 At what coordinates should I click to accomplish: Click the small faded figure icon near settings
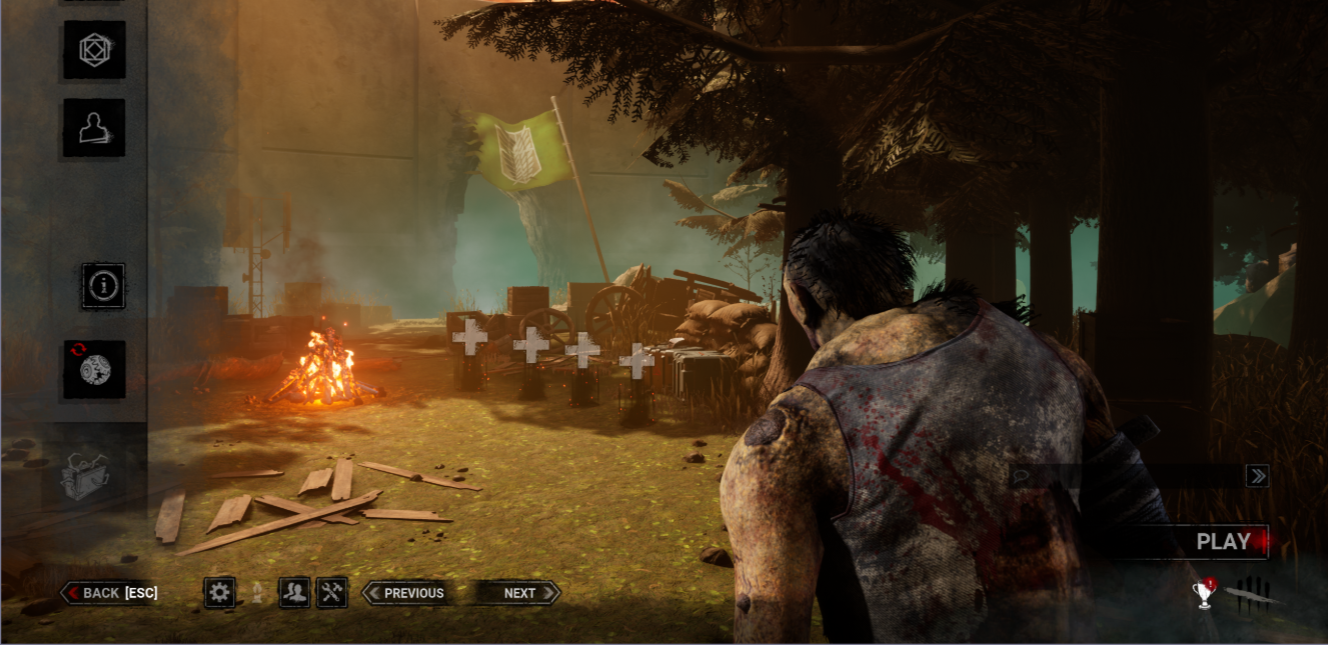(256, 593)
